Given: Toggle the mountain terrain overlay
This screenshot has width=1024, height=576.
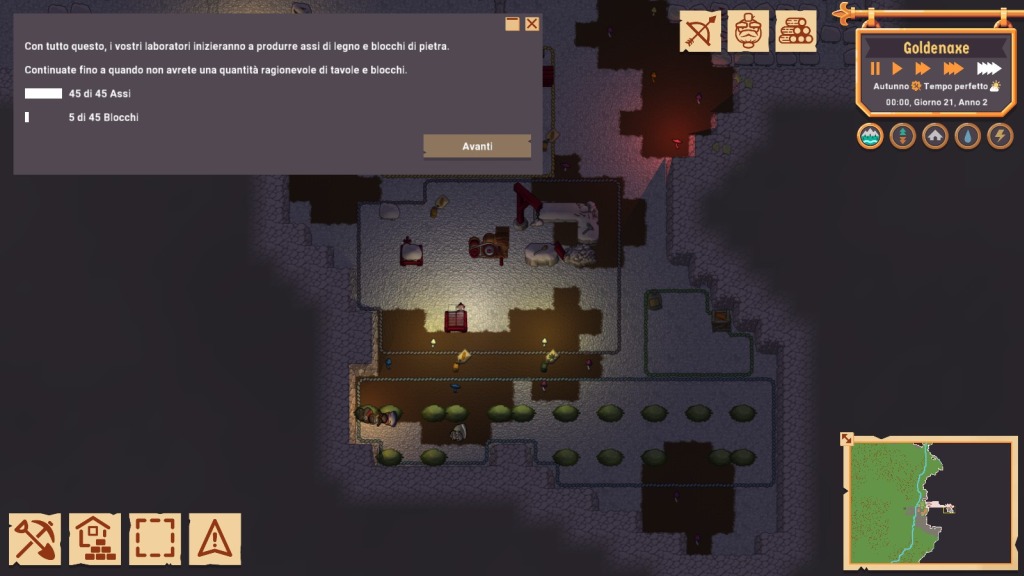Looking at the screenshot, I should click(870, 136).
